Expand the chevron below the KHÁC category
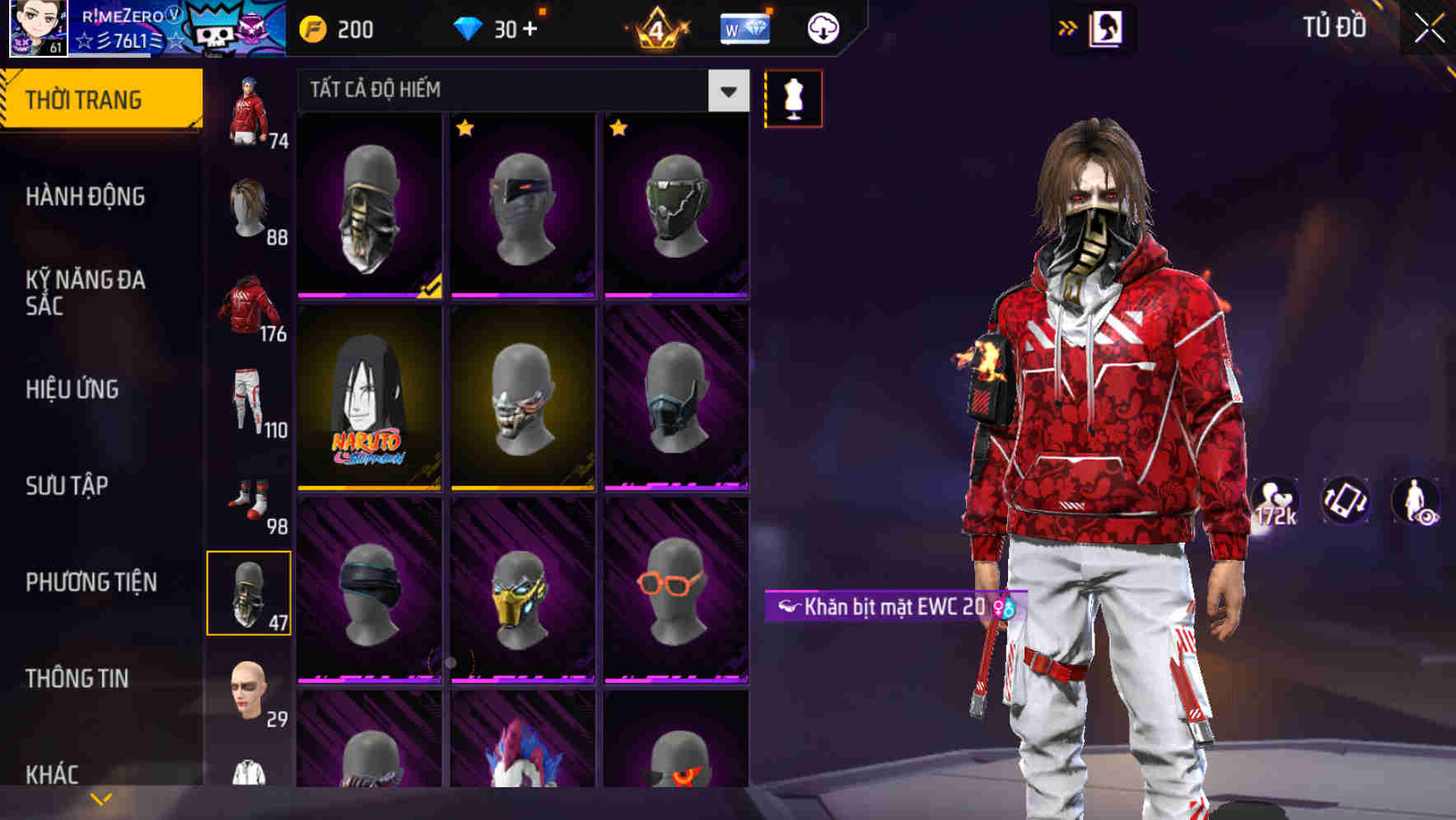The image size is (1456, 820). pyautogui.click(x=101, y=797)
